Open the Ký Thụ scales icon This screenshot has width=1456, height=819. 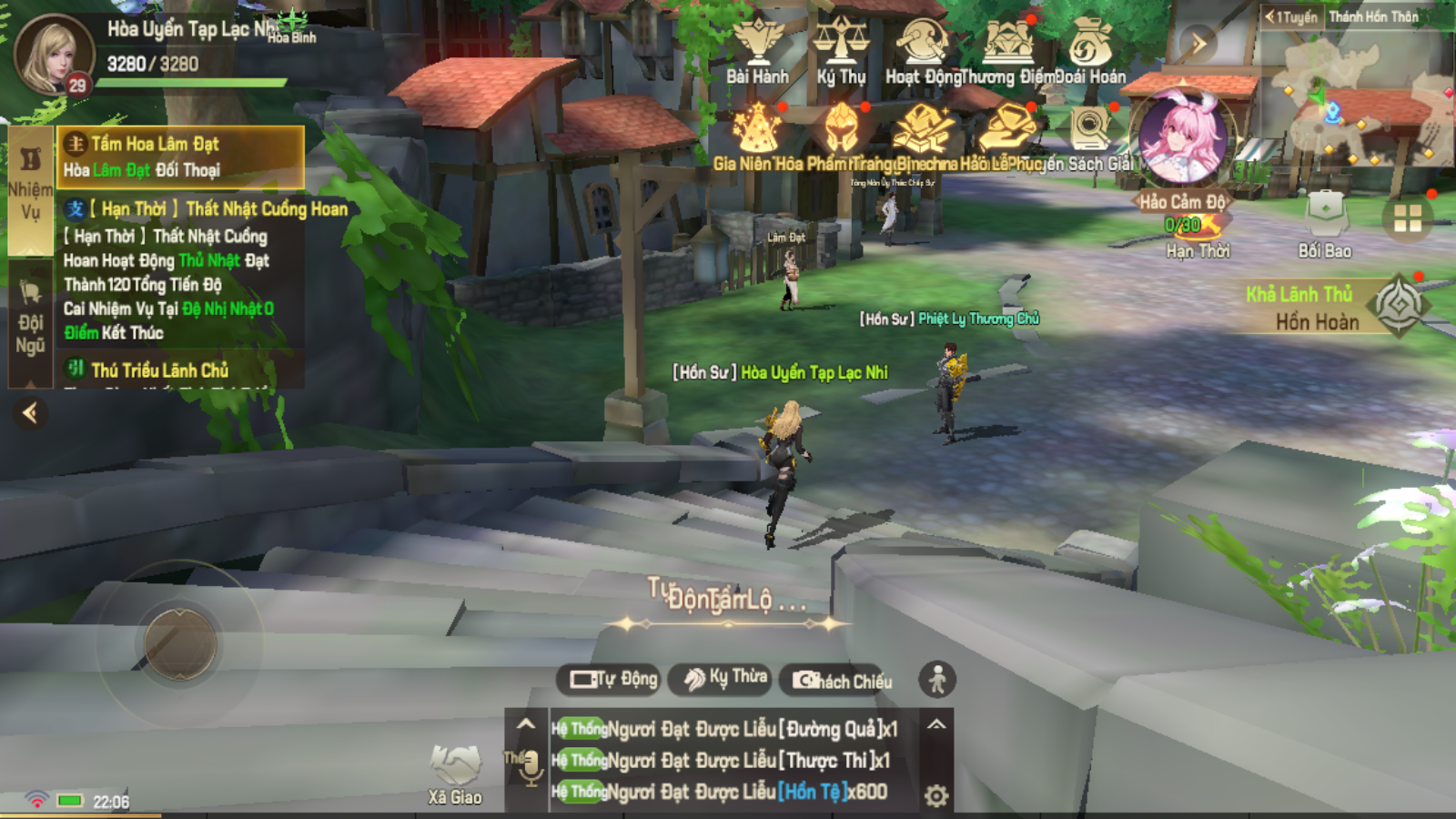(840, 51)
